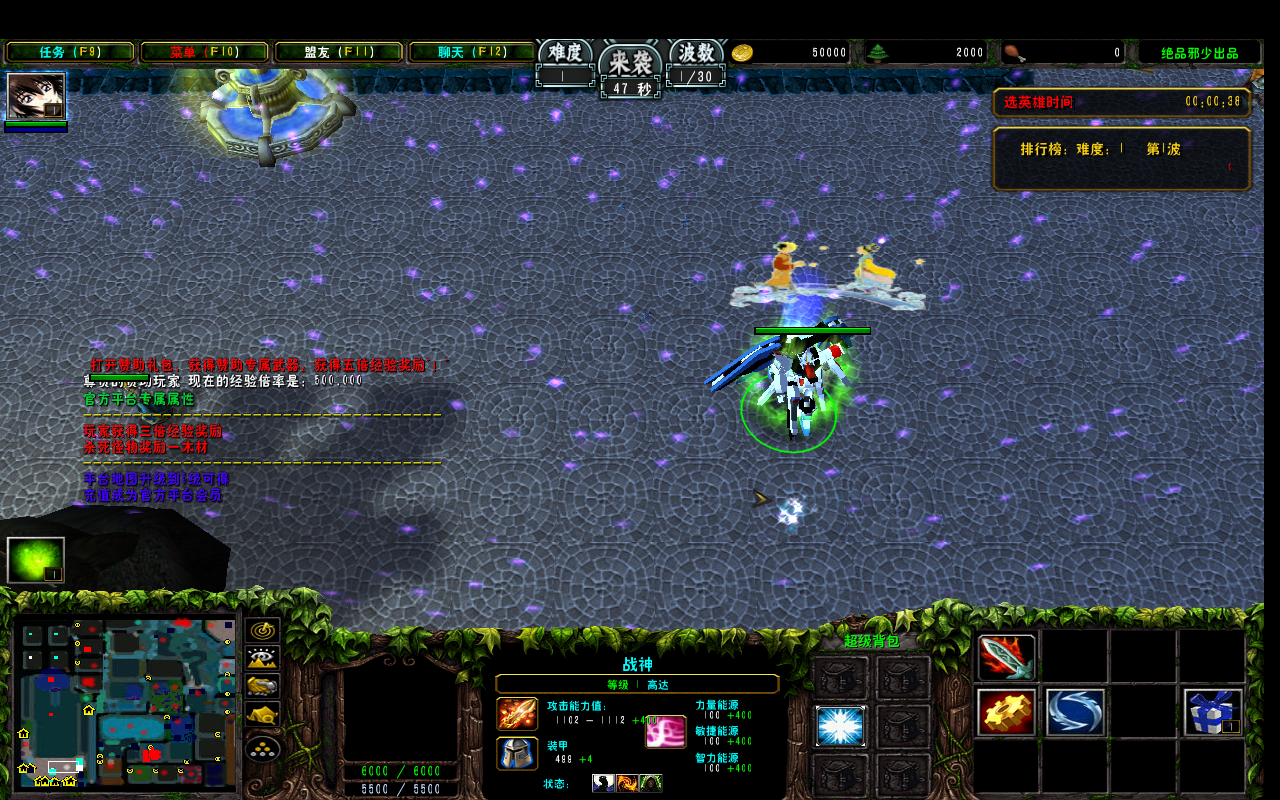Click the flaming spear attack stat icon
Viewport: 1280px width, 800px height.
click(517, 714)
